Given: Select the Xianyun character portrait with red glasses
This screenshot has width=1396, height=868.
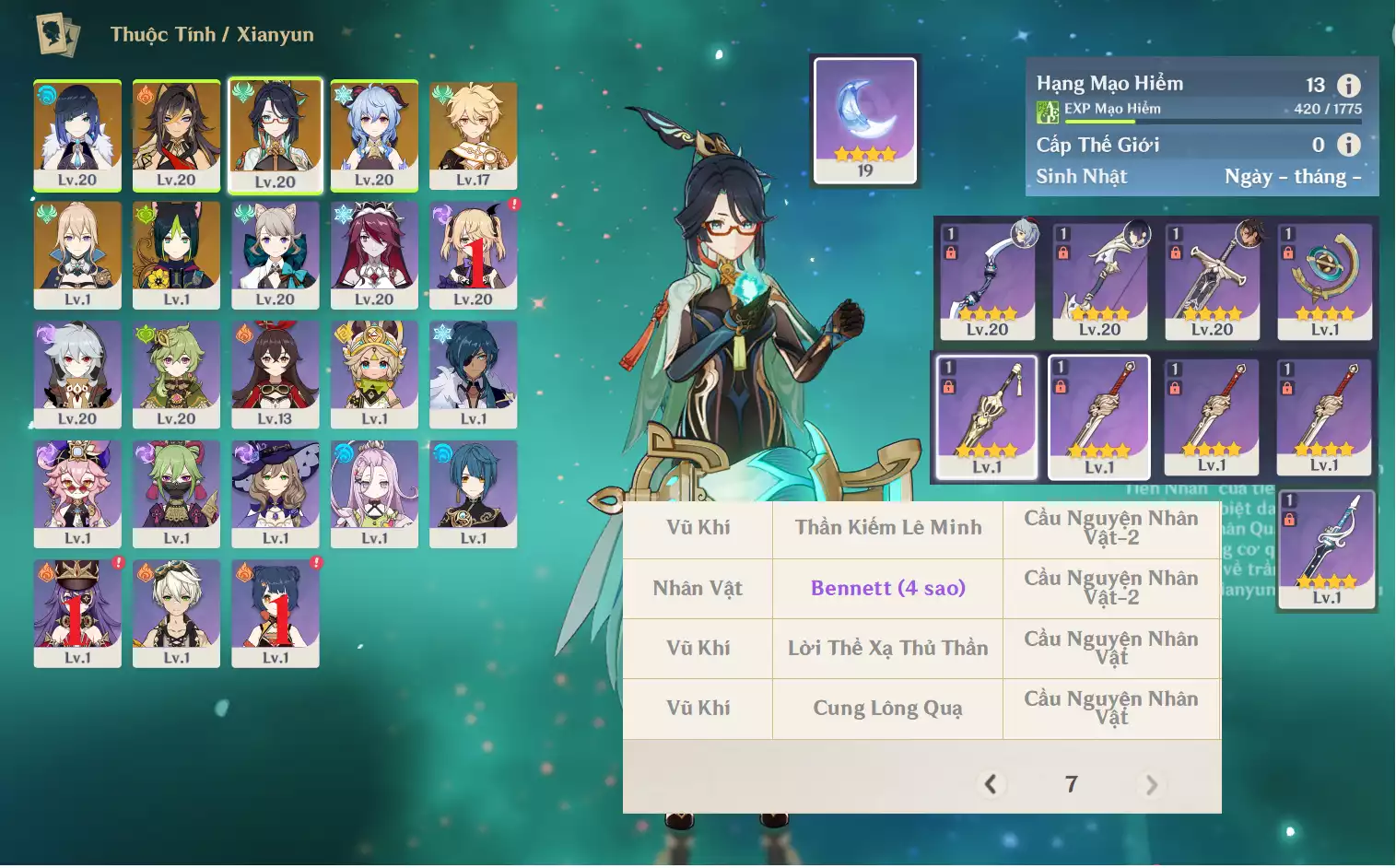Looking at the screenshot, I should click(275, 135).
